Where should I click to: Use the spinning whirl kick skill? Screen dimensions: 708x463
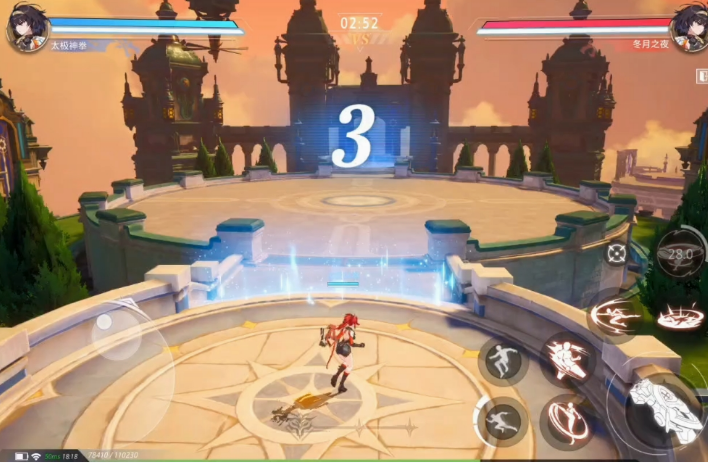[x=567, y=423]
